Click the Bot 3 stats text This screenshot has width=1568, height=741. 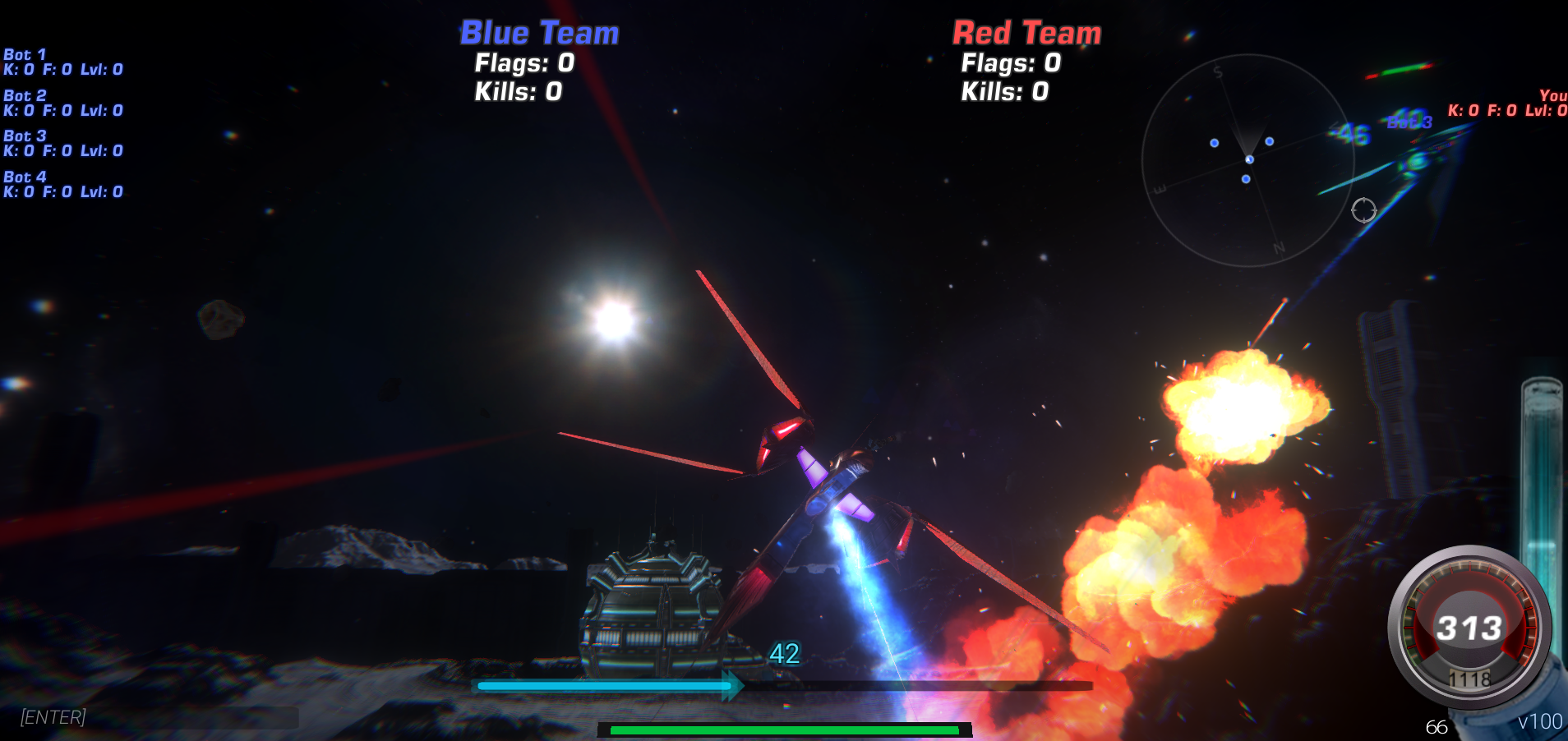[63, 150]
